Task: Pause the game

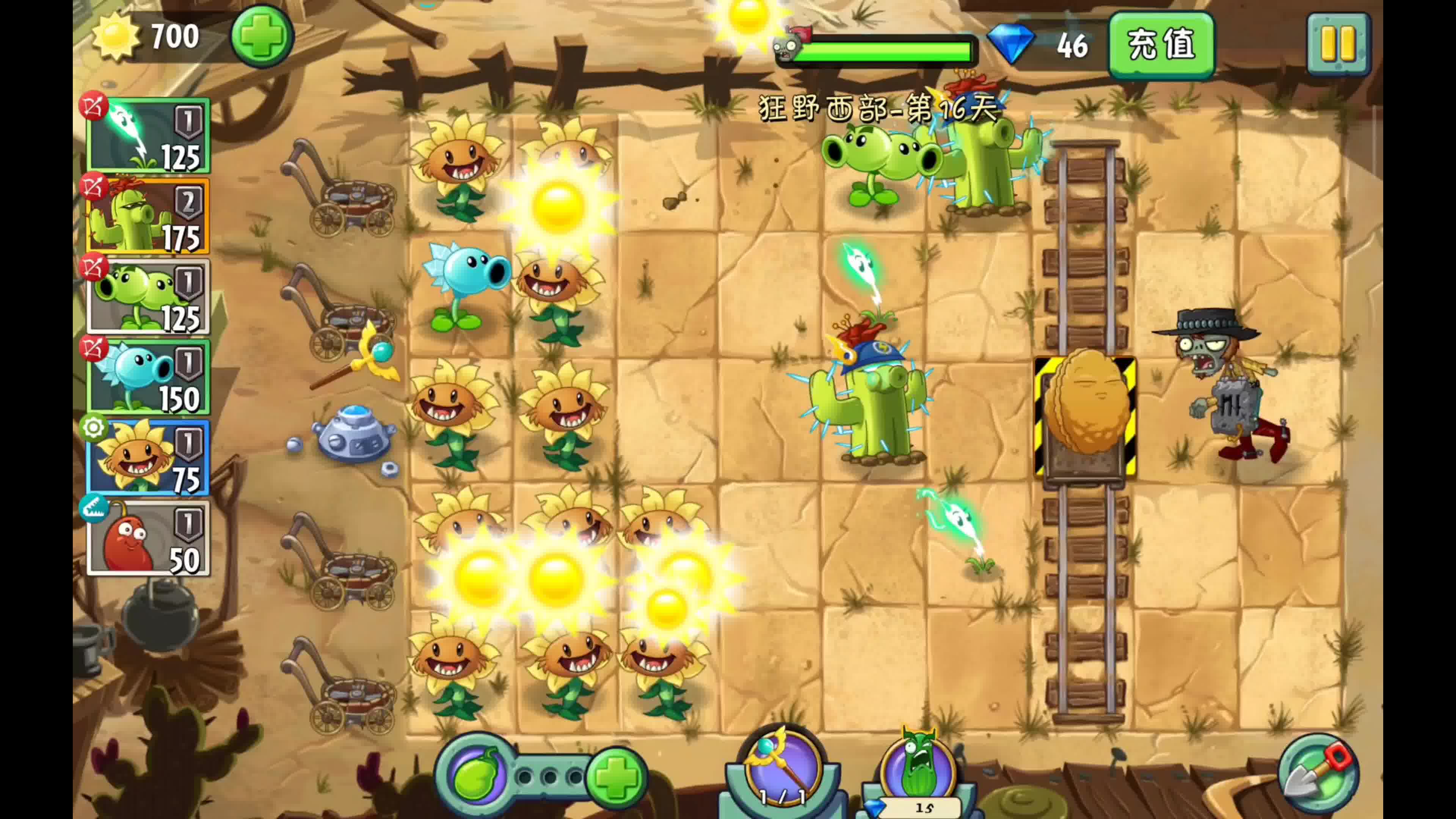Action: coord(1338,44)
